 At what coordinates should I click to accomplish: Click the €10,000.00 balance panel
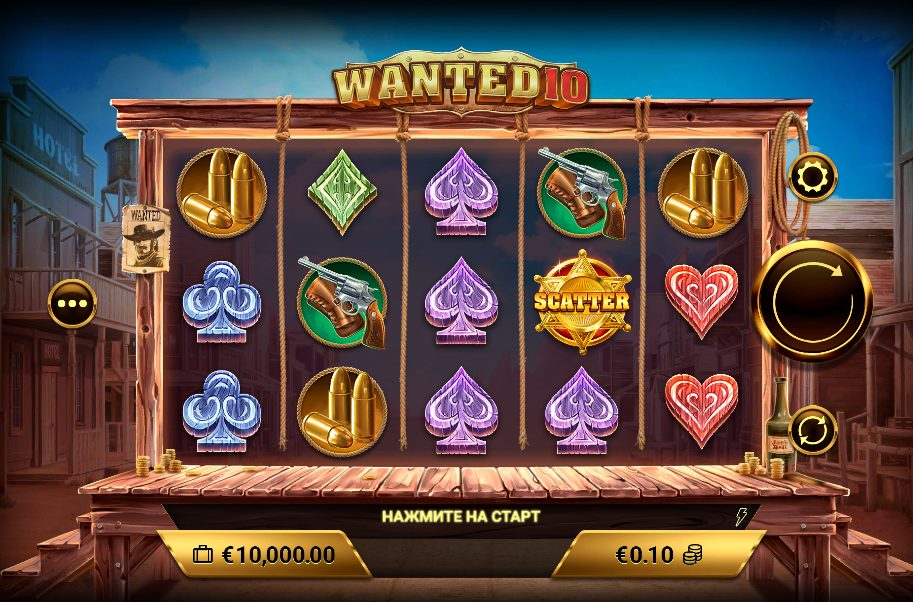point(264,554)
